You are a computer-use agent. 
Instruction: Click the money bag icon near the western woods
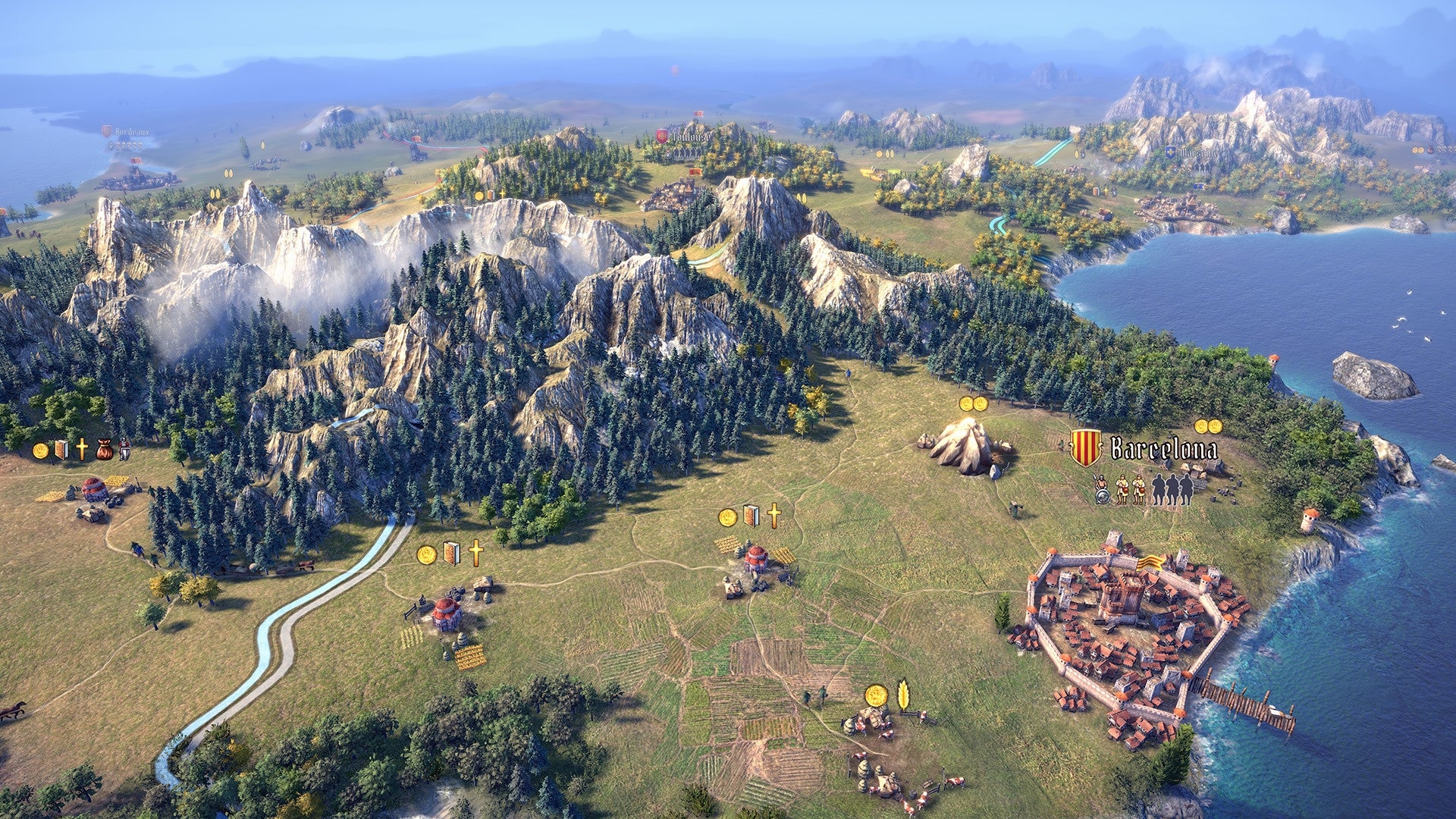click(104, 450)
